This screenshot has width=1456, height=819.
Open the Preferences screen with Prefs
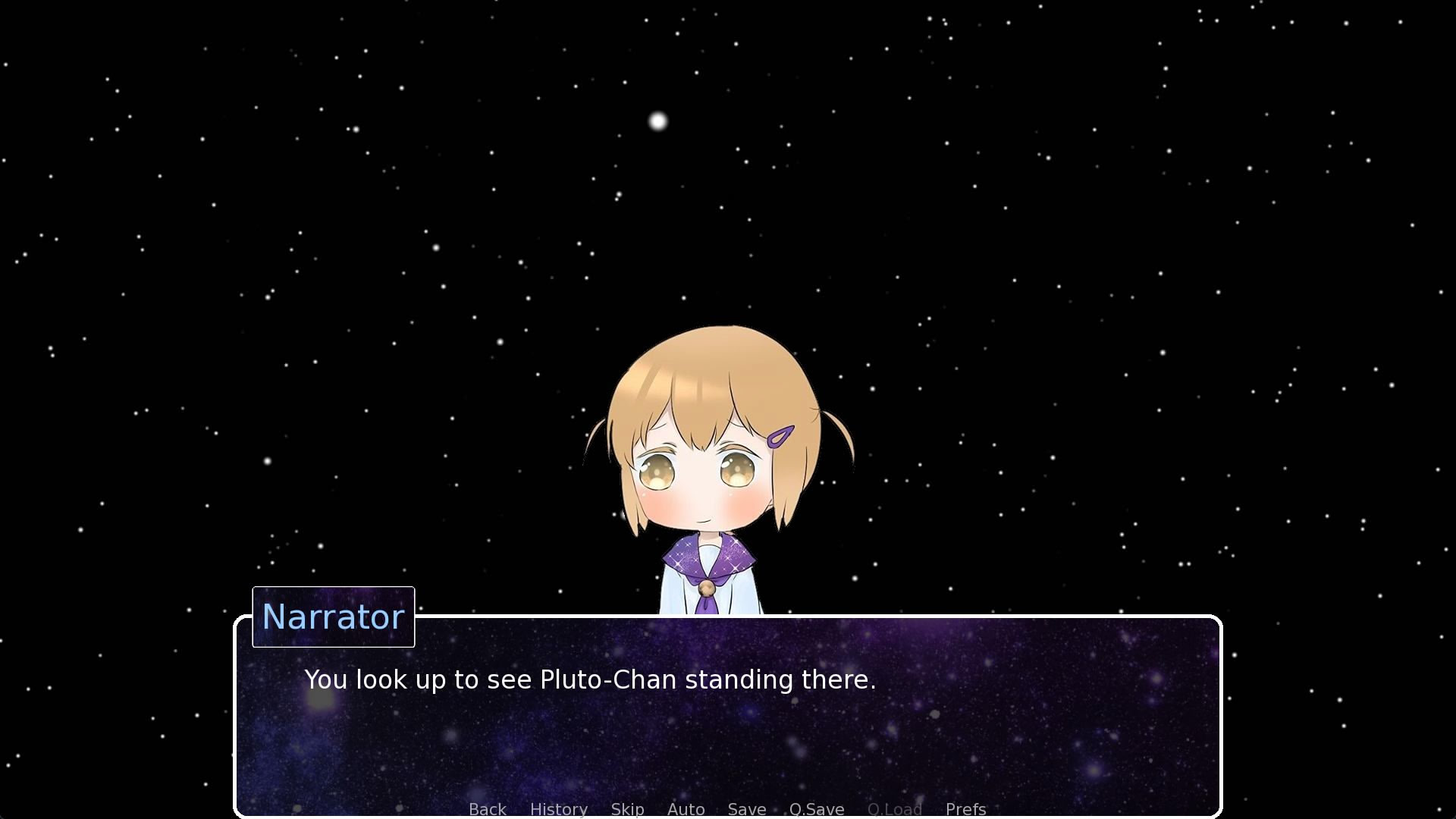point(965,809)
